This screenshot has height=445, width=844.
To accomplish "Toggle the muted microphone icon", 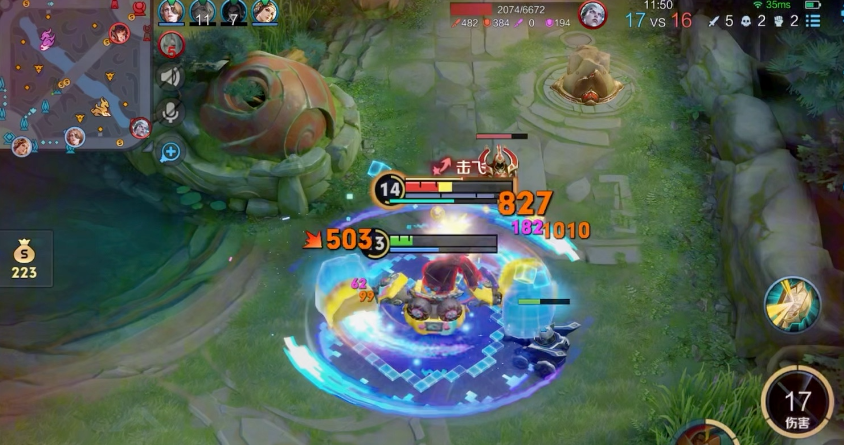I will click(171, 112).
